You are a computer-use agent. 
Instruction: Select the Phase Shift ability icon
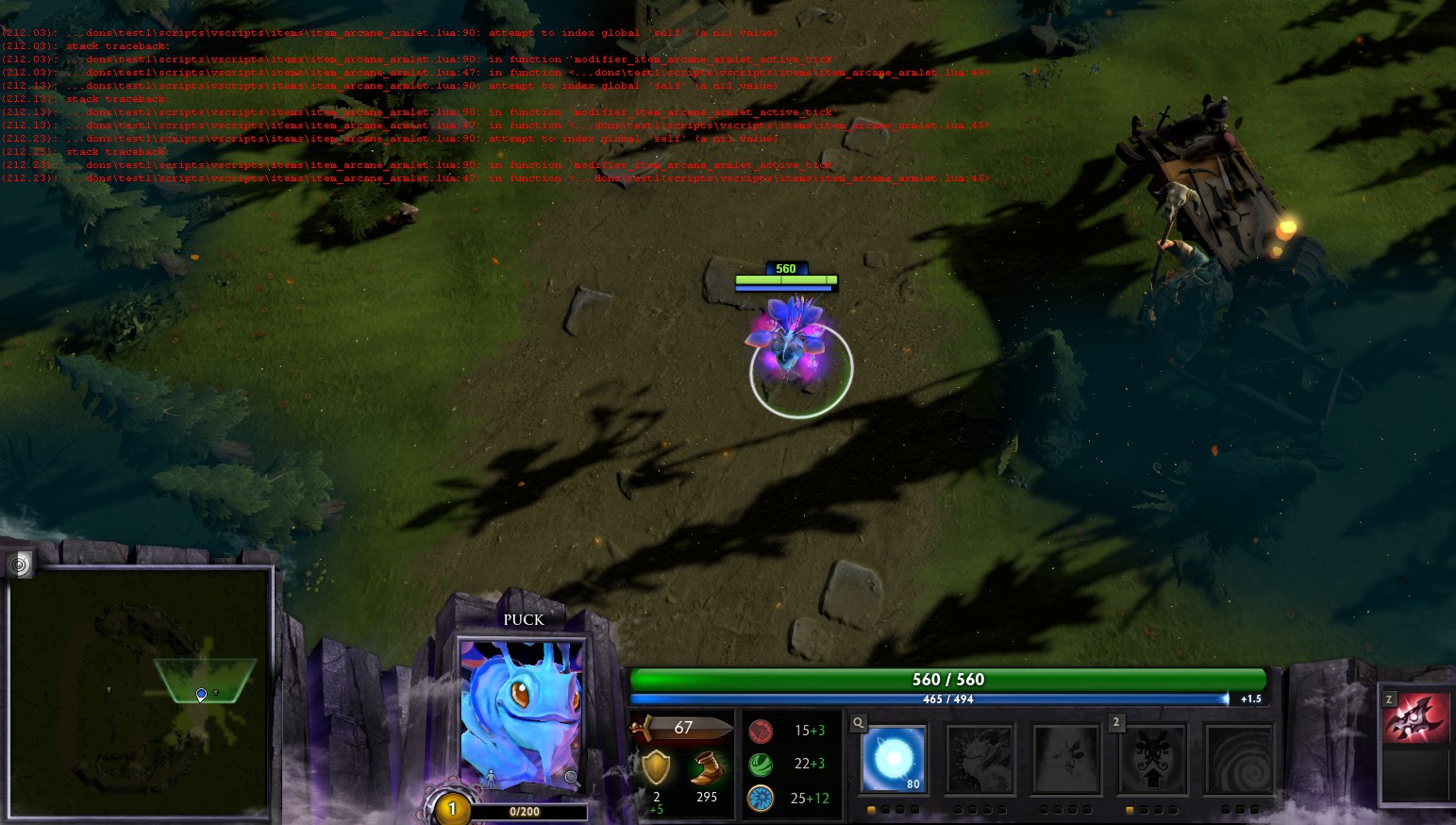point(1066,759)
